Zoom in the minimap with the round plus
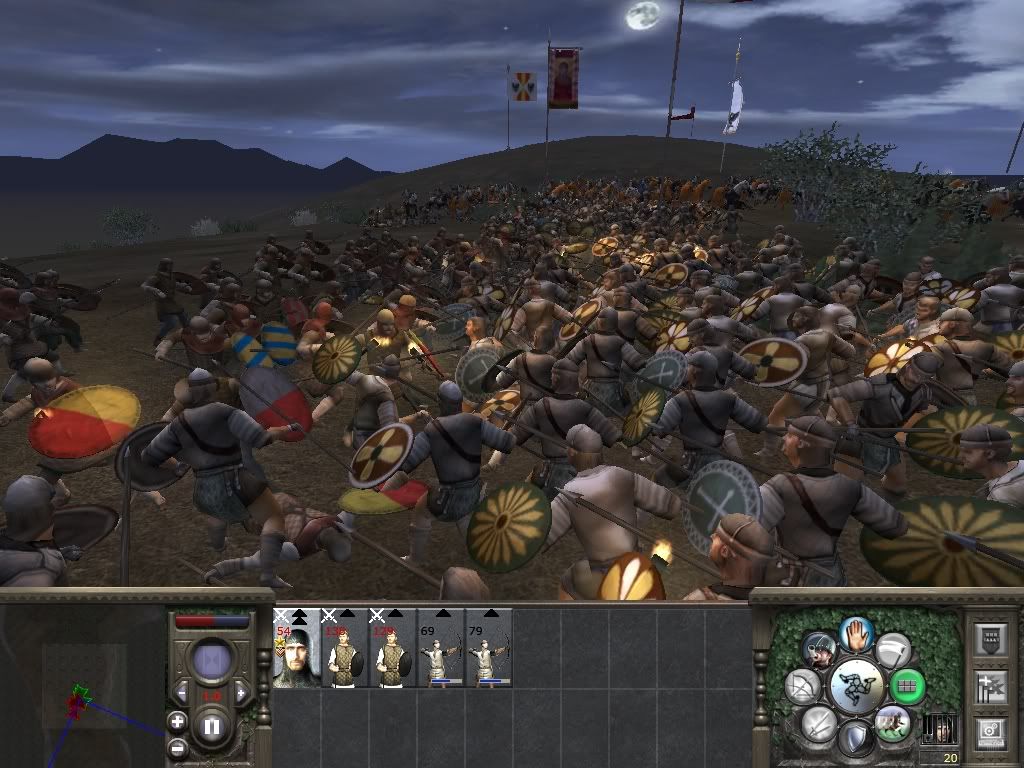The width and height of the screenshot is (1024, 768). (x=177, y=721)
